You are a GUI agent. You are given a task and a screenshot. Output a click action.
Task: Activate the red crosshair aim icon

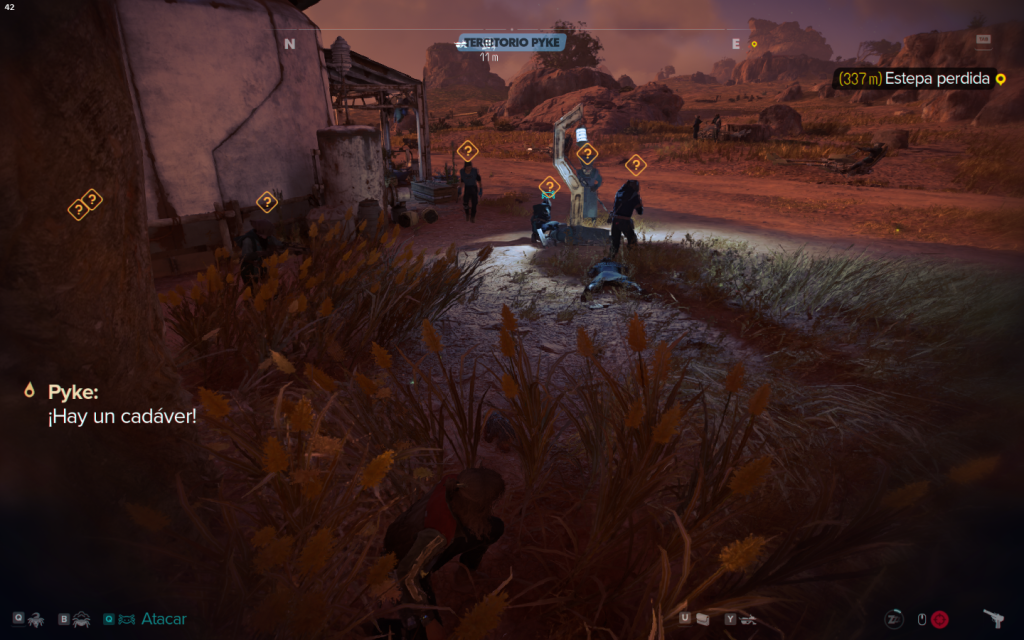(940, 619)
